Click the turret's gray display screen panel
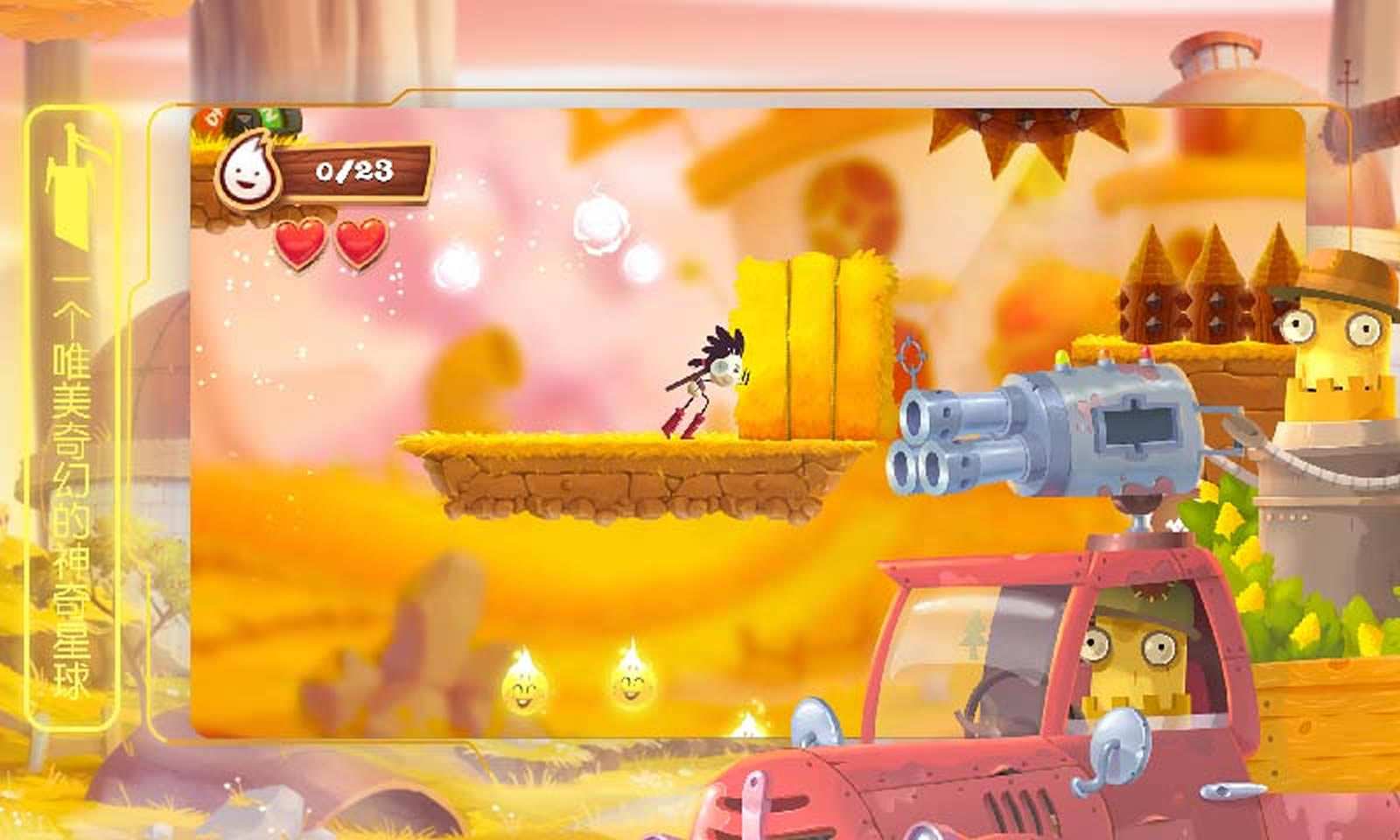The image size is (1400, 840). (1136, 424)
